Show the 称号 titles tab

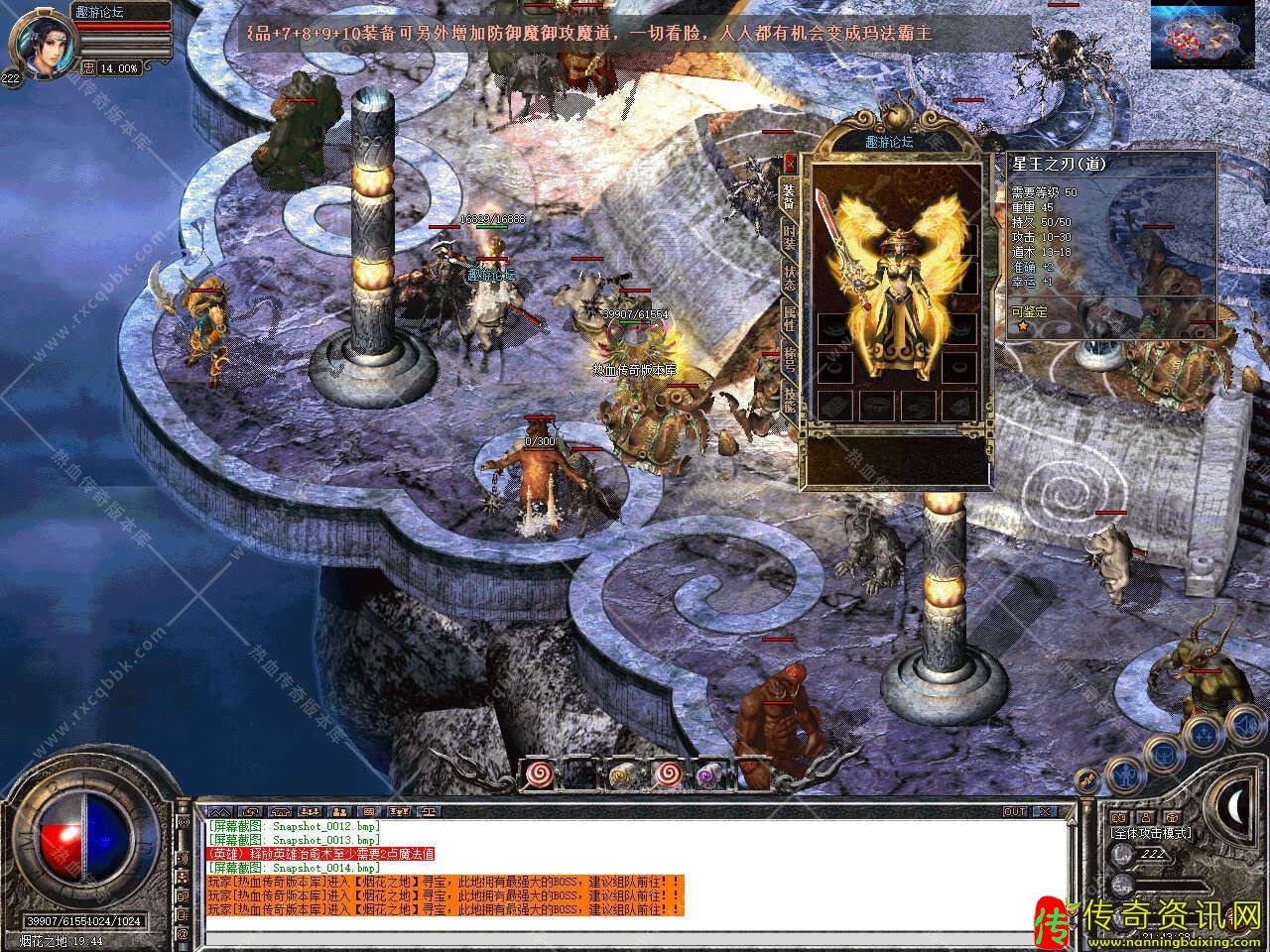[790, 359]
